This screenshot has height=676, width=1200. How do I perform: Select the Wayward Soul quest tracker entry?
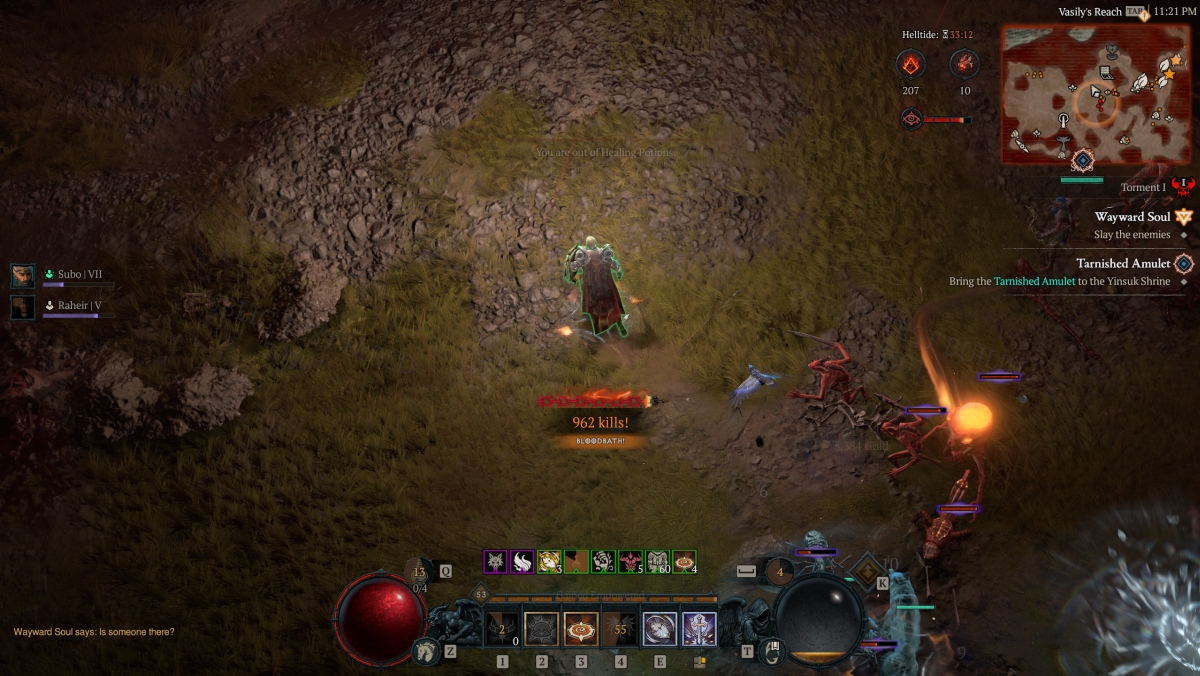coord(1132,217)
